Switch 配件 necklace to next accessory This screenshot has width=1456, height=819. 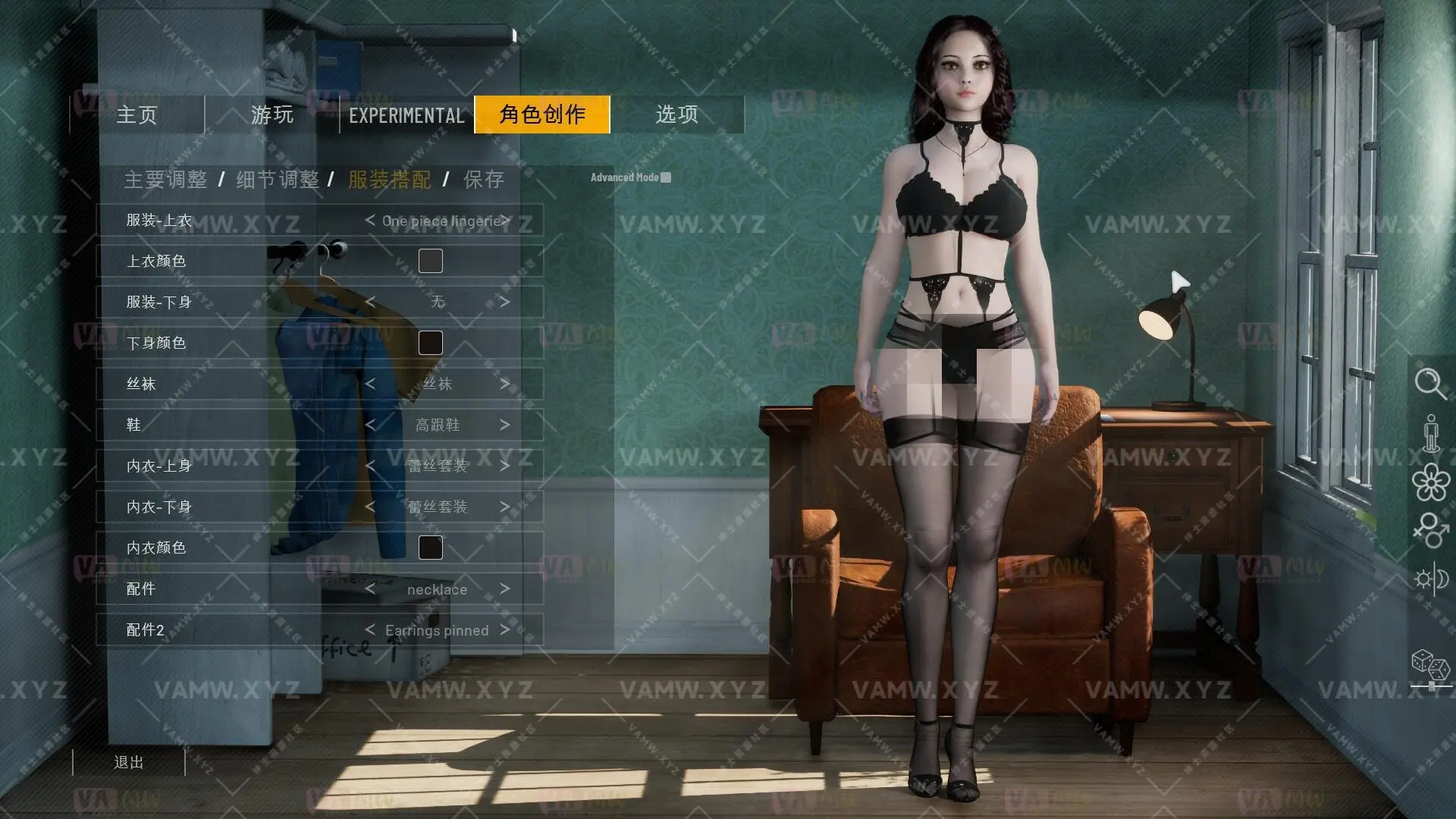click(506, 589)
